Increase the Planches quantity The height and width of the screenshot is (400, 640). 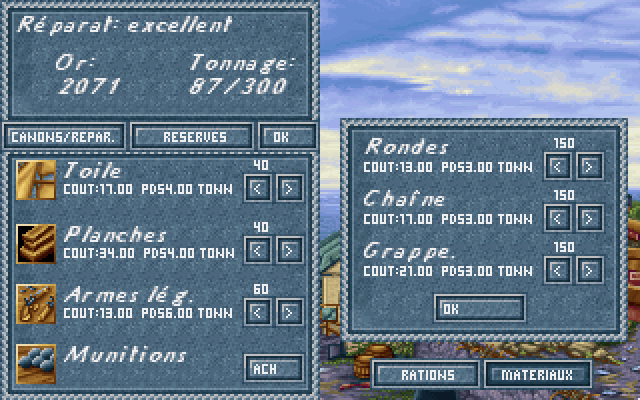289,249
